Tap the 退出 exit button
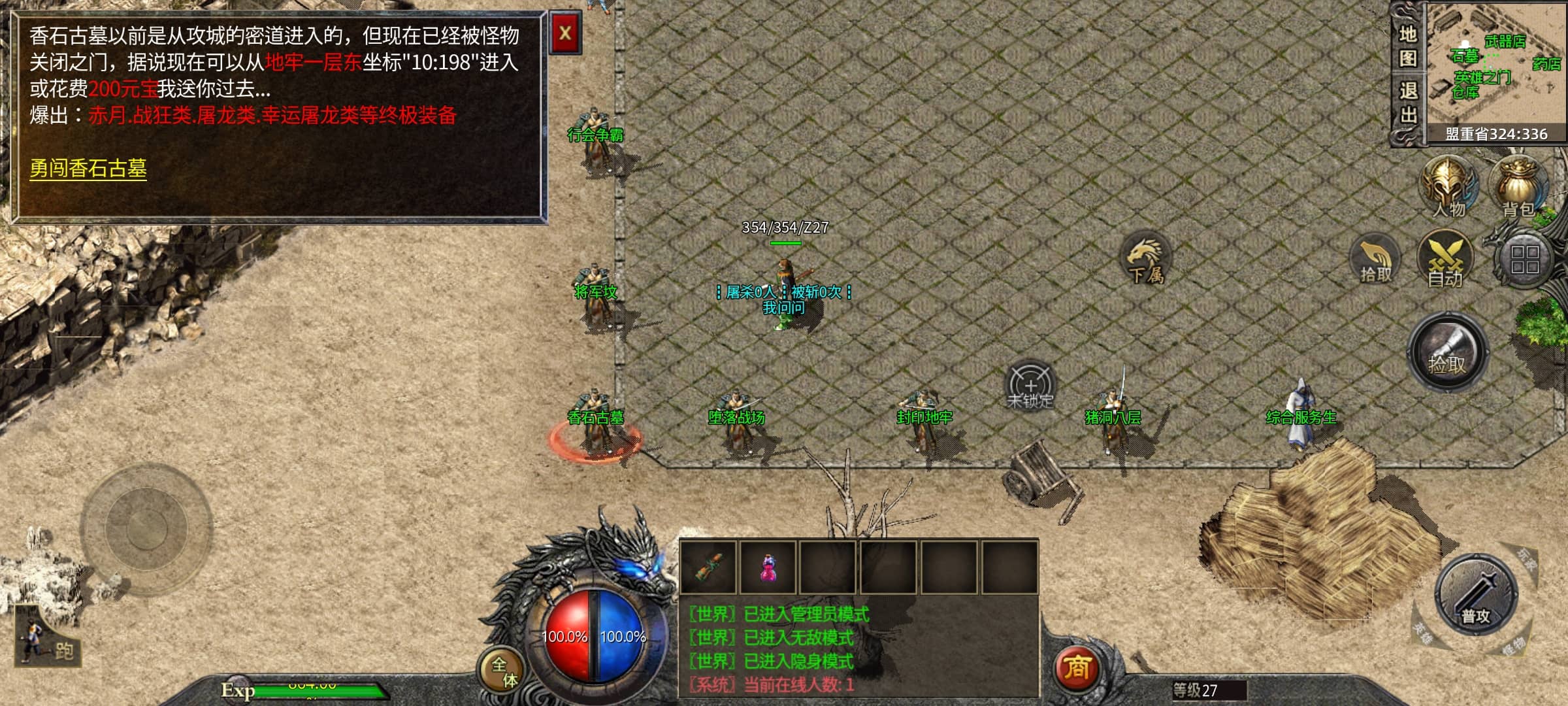Viewport: 1568px width, 706px height. tap(1408, 103)
